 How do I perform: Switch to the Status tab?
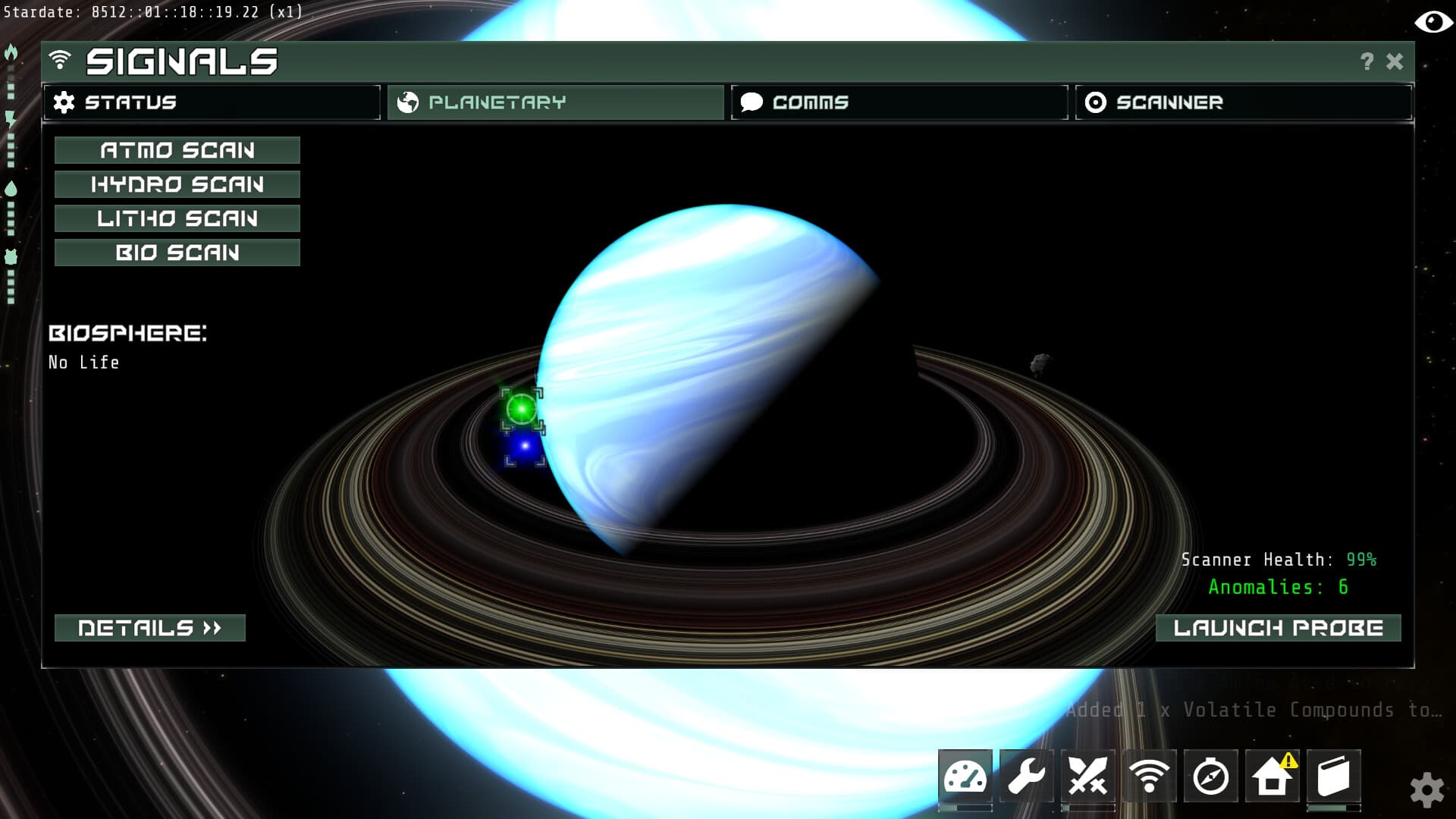tap(212, 102)
